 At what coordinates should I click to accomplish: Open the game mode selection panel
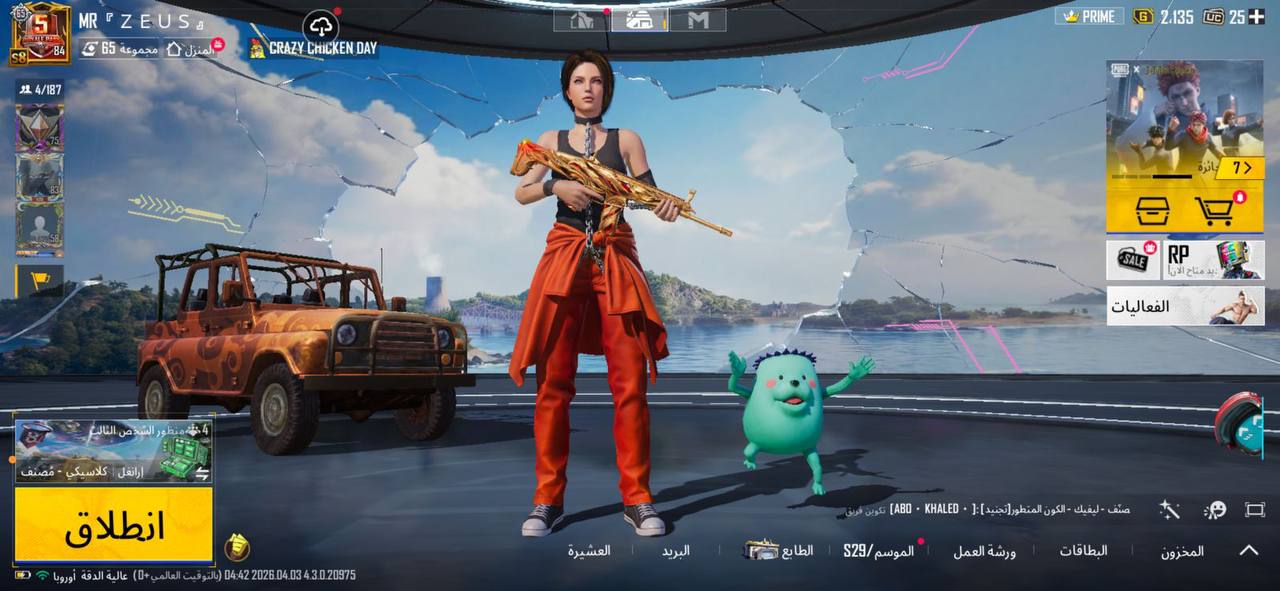coord(113,451)
